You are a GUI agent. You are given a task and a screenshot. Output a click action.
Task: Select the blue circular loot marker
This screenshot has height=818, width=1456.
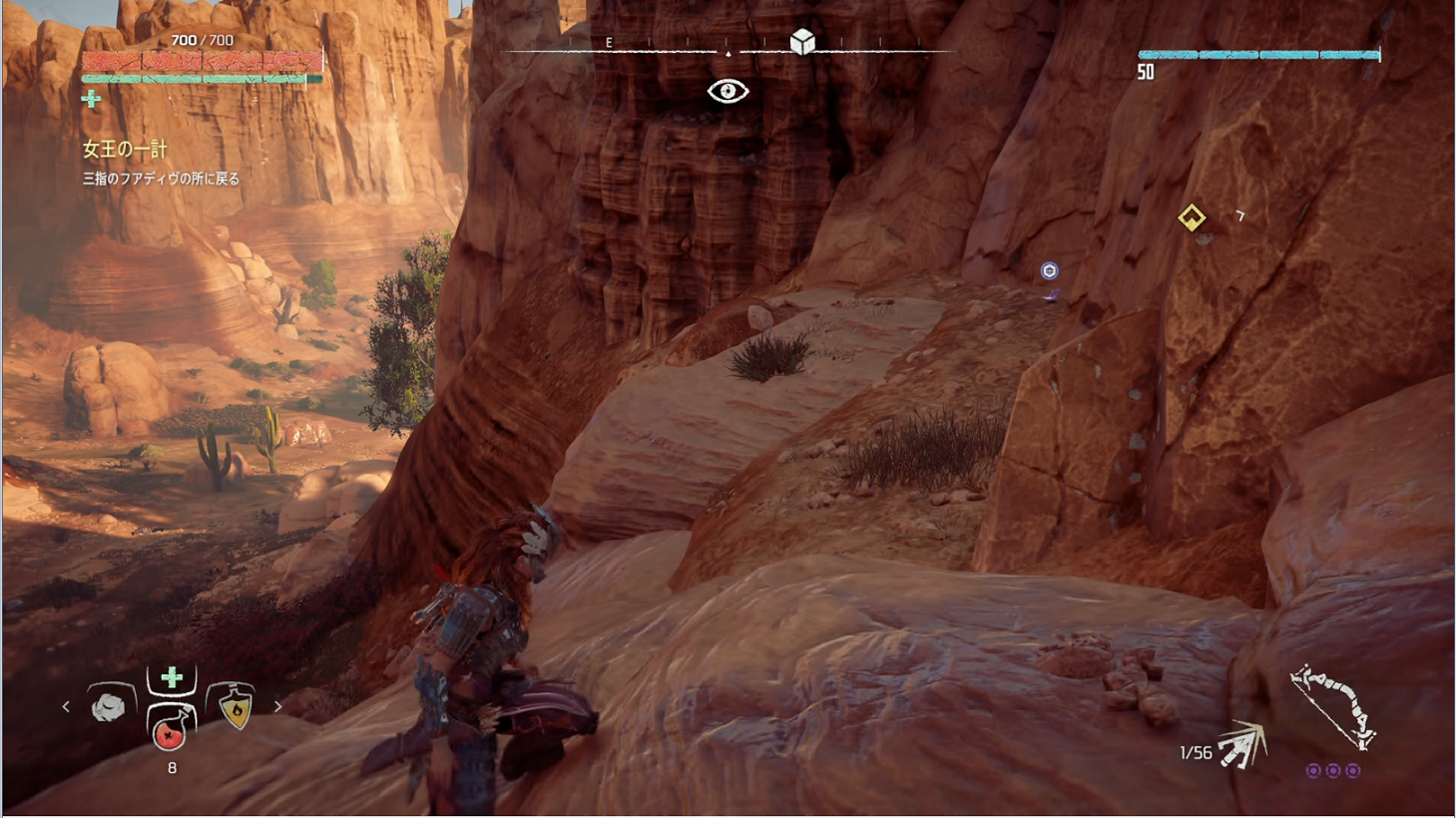pyautogui.click(x=1049, y=270)
